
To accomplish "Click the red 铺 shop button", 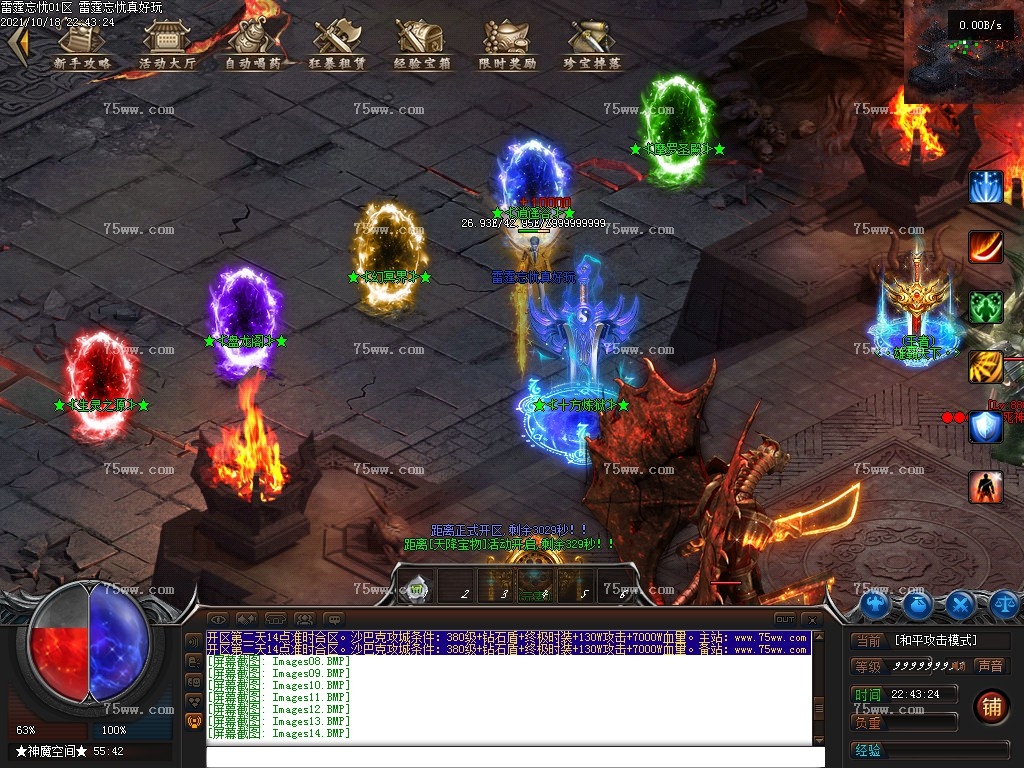I will pos(991,707).
